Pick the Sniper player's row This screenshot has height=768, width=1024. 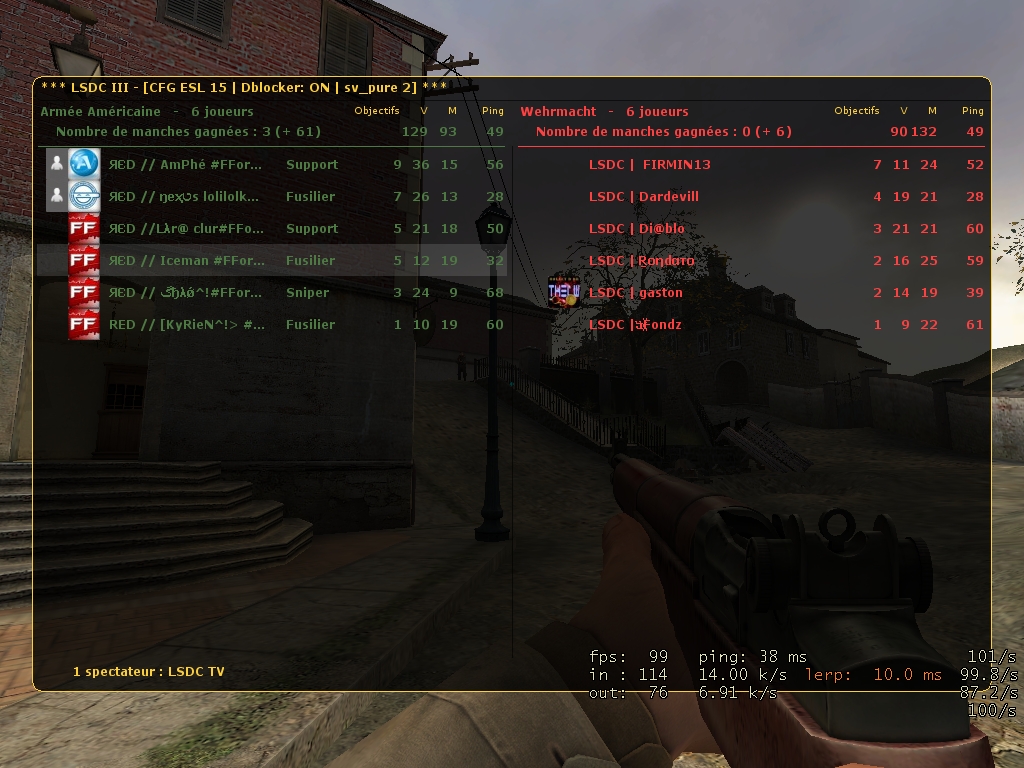point(272,292)
